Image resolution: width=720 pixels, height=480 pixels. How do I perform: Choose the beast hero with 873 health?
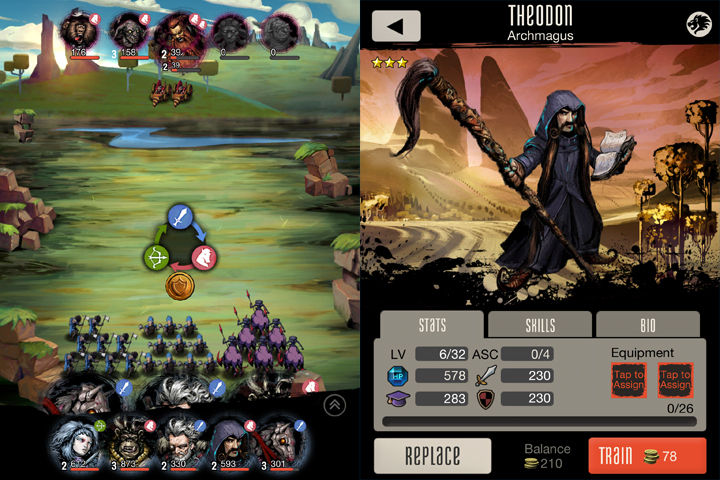click(x=127, y=438)
